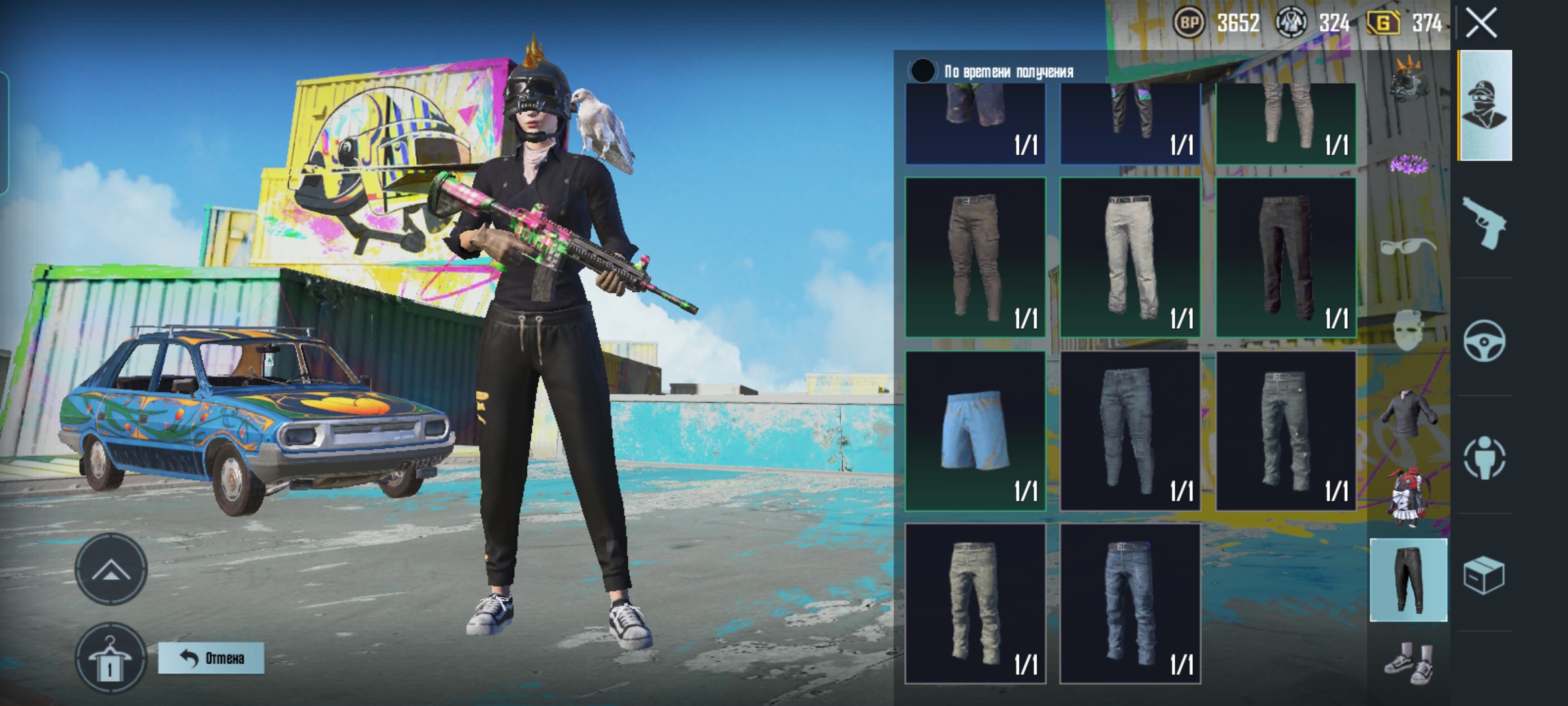The height and width of the screenshot is (706, 1568).
Task: Click the upward chevron circle button
Action: pos(110,570)
